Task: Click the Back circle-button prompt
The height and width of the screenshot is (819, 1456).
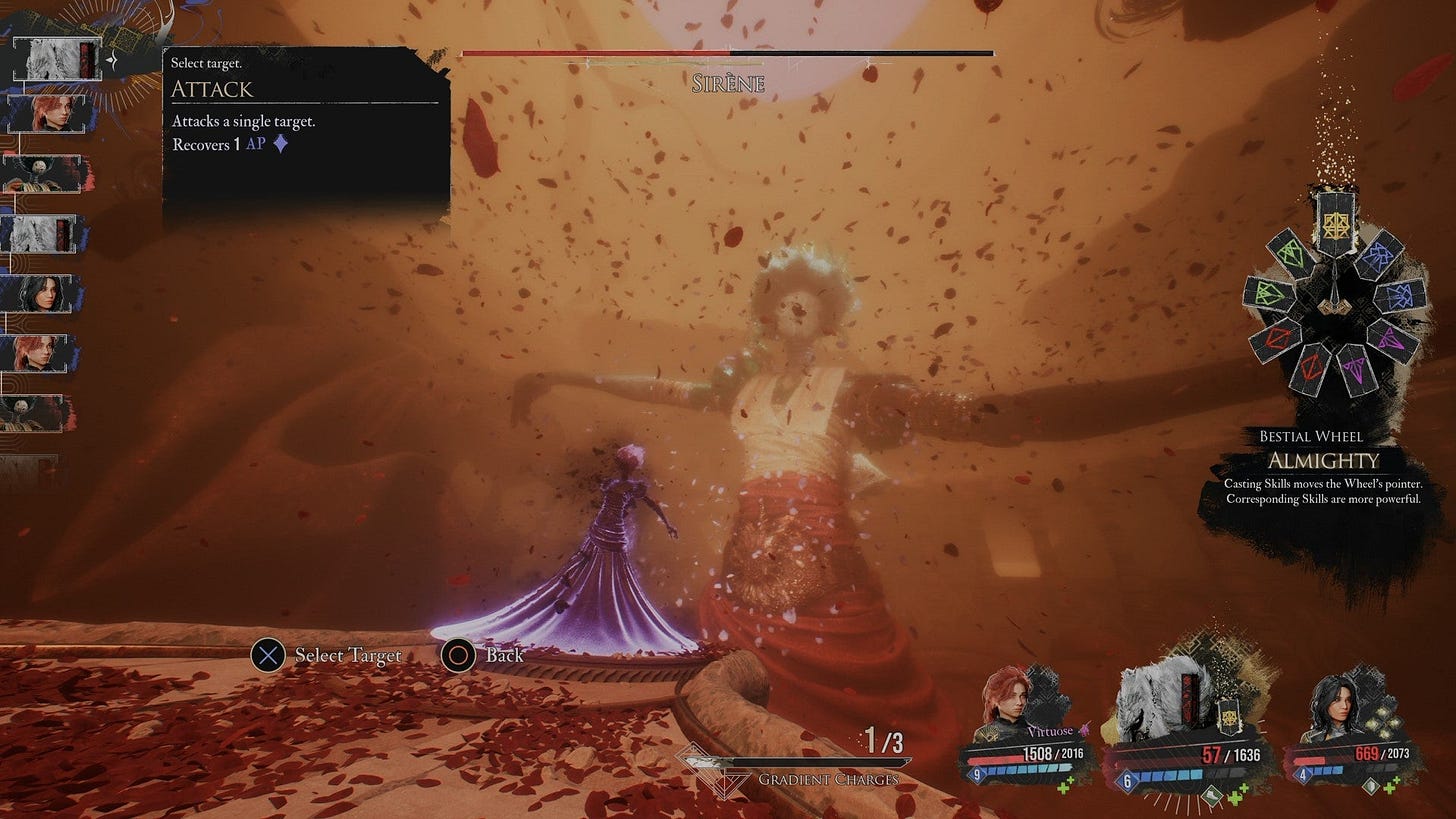Action: click(460, 655)
